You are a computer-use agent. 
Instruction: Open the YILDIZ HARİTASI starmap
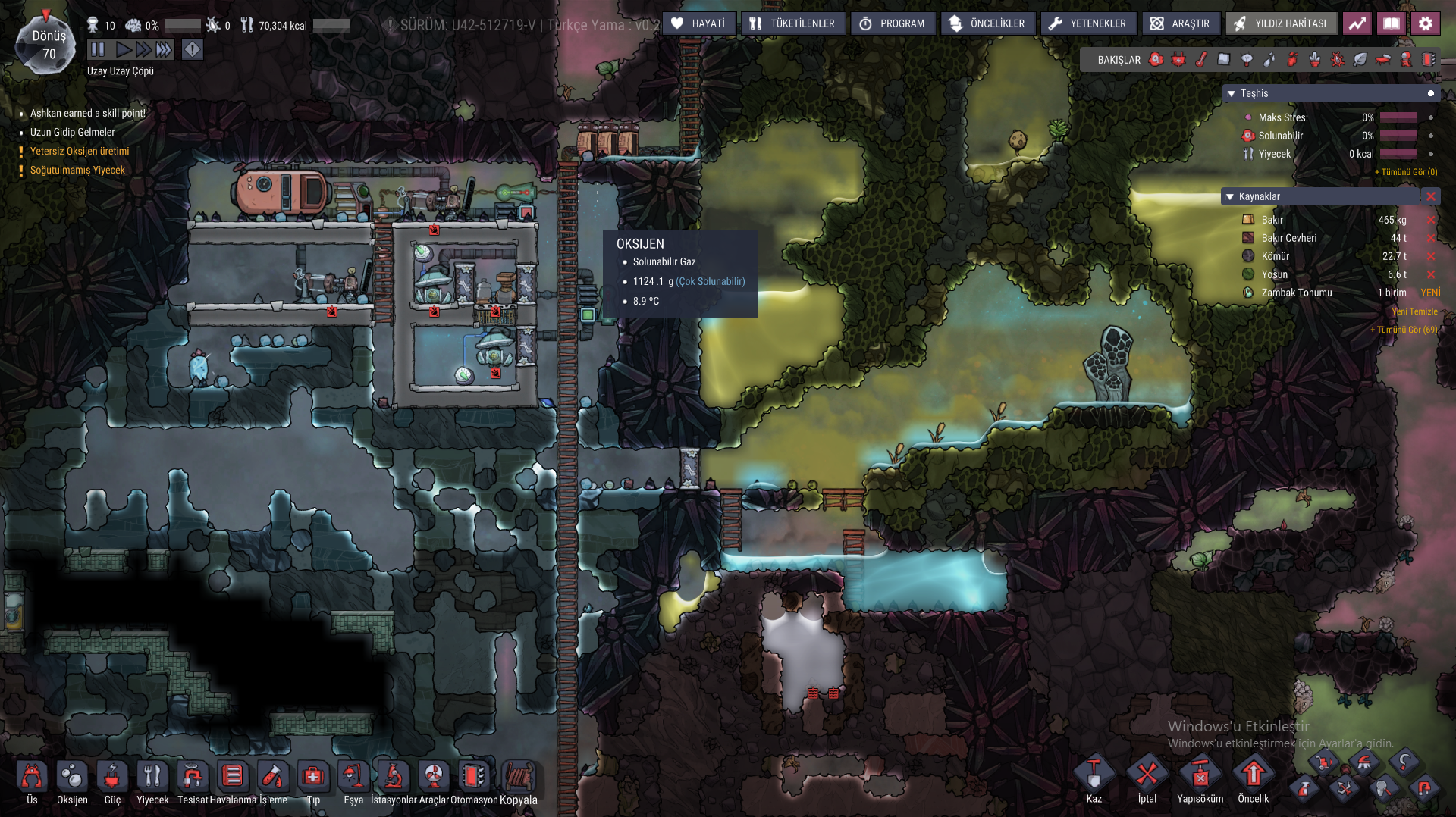[1280, 23]
